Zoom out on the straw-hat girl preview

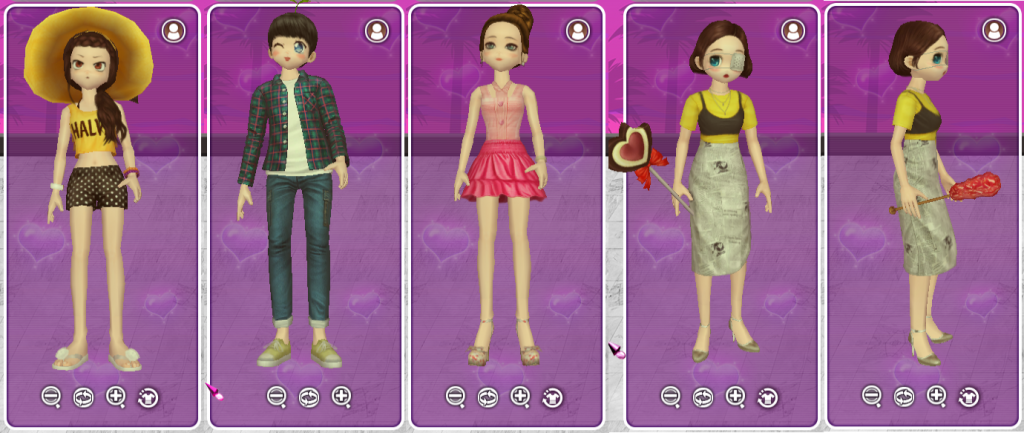(x=51, y=396)
